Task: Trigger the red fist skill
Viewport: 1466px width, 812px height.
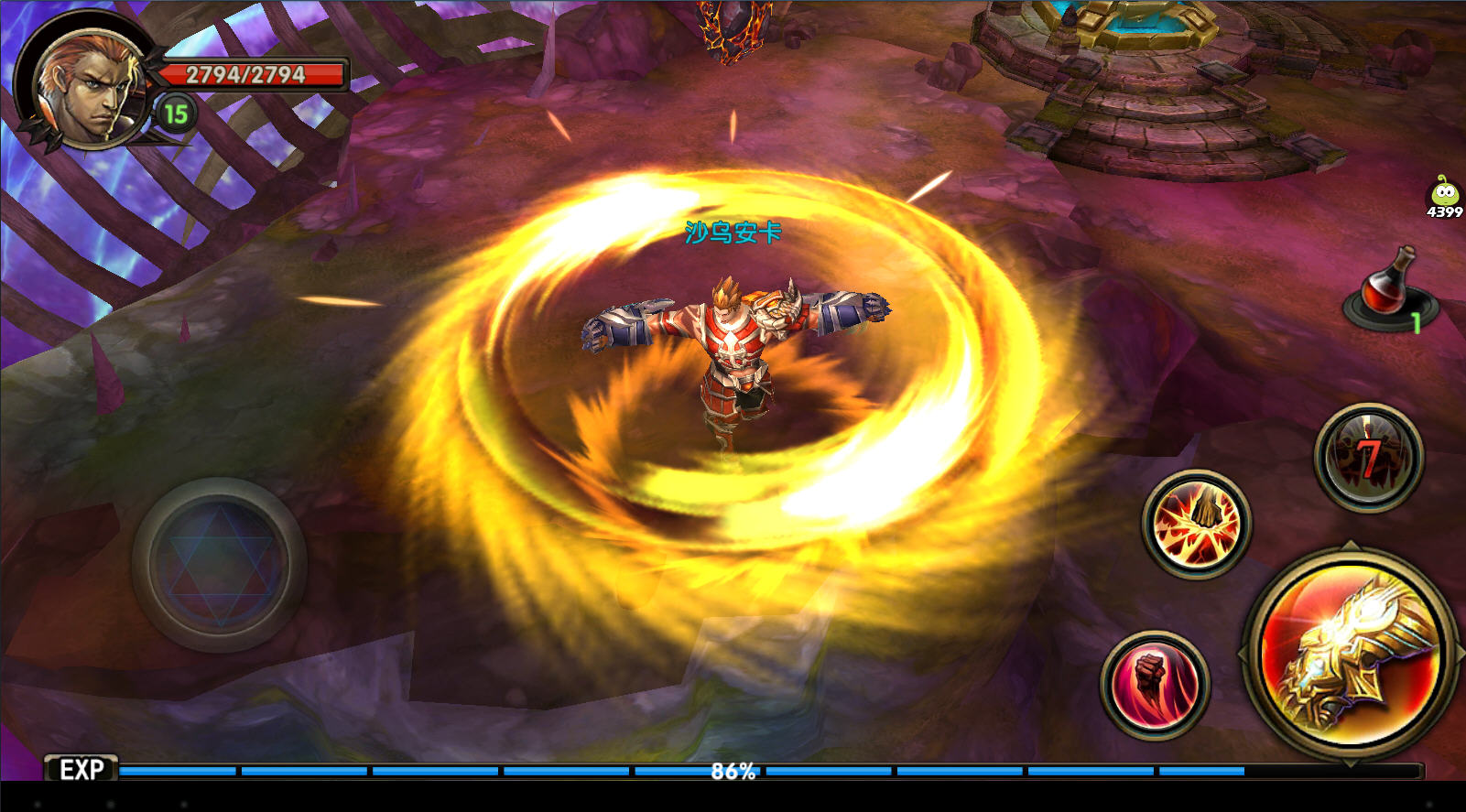Action: tap(1156, 685)
